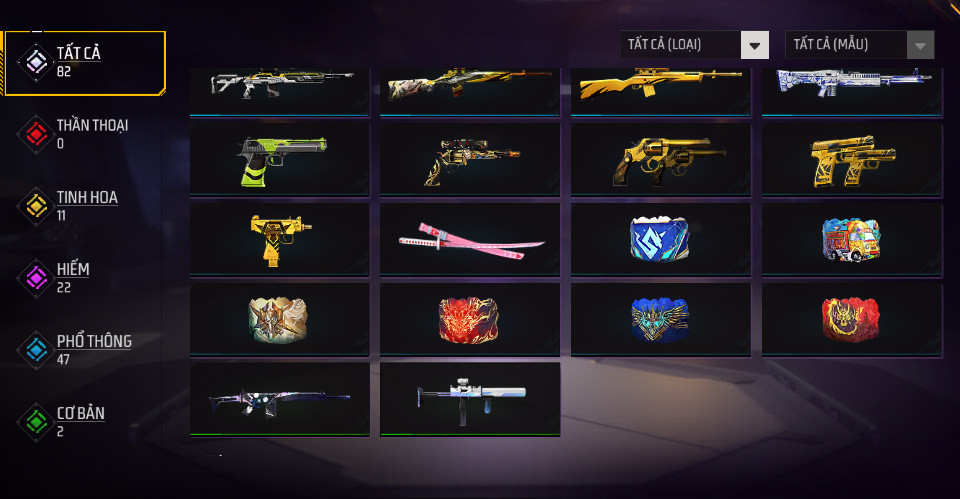Select the golden Uzi submachine gun skin
This screenshot has width=960, height=499.
click(279, 240)
